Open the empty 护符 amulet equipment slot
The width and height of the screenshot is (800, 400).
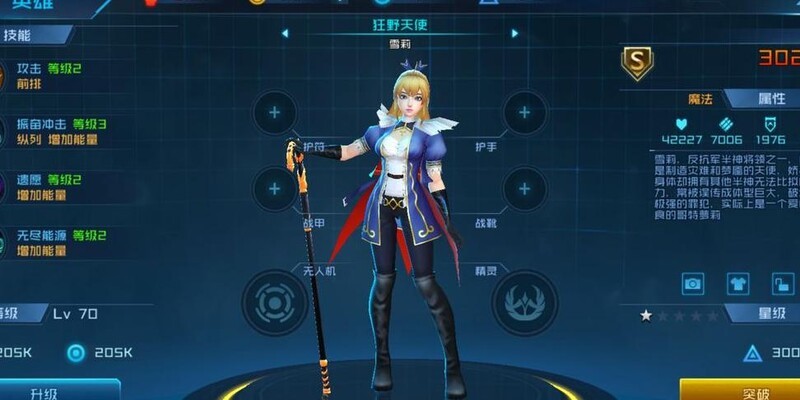tap(273, 112)
